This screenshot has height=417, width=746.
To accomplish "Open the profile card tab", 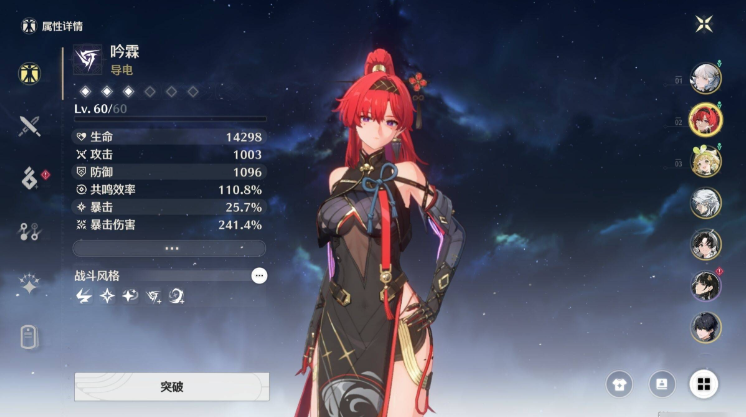I will [29, 337].
